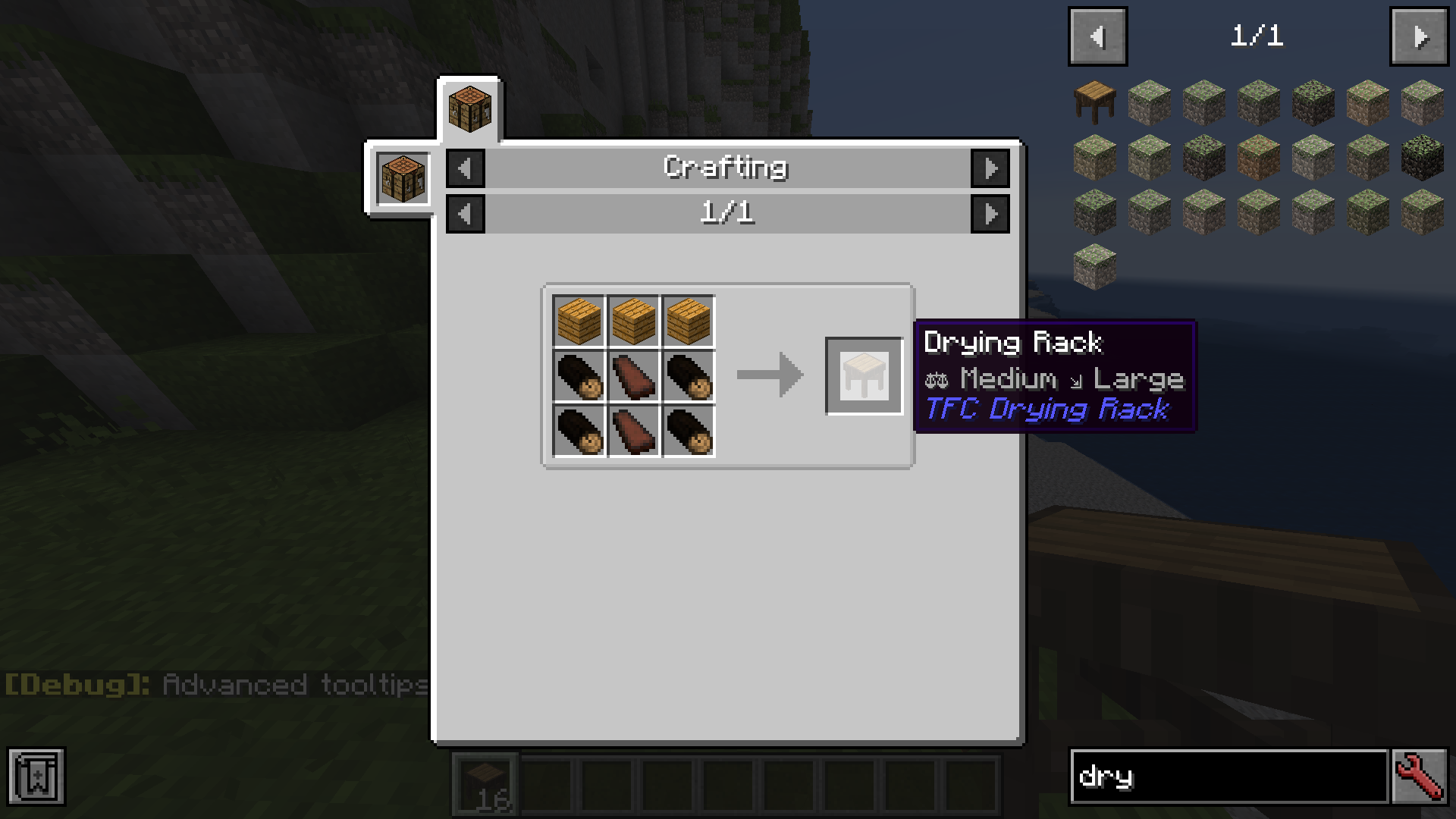Open the bookmarks button with the banner icon
Viewport: 1456px width, 819px height.
coord(36,777)
